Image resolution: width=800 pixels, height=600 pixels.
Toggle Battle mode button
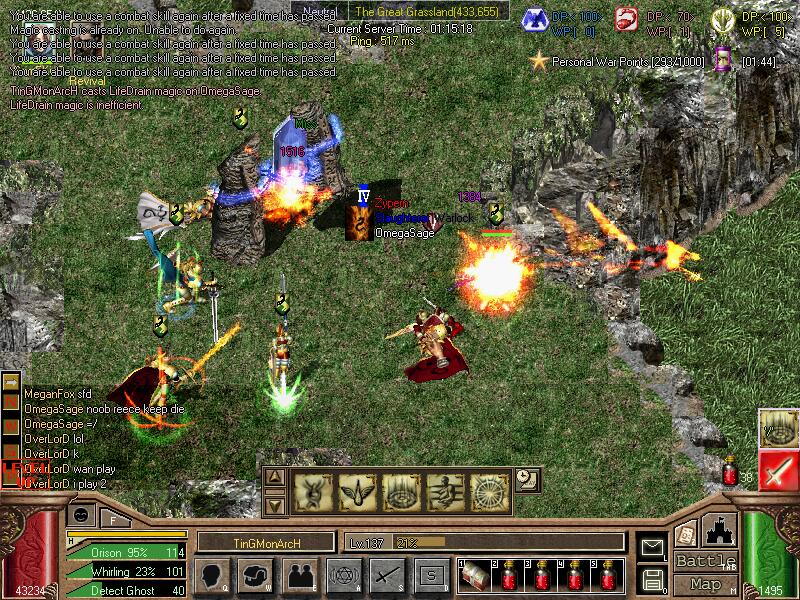(706, 561)
